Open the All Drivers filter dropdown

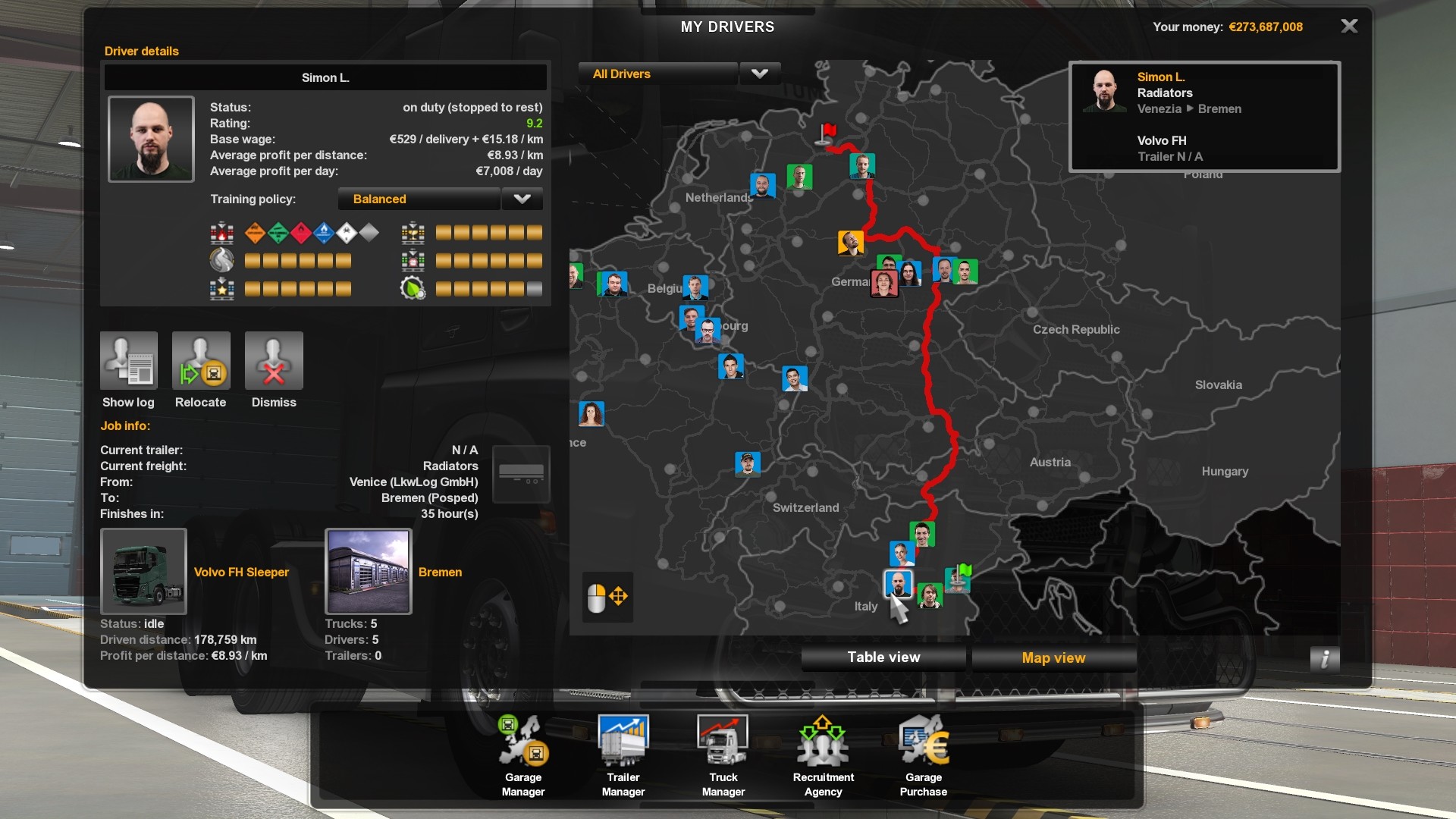[759, 74]
